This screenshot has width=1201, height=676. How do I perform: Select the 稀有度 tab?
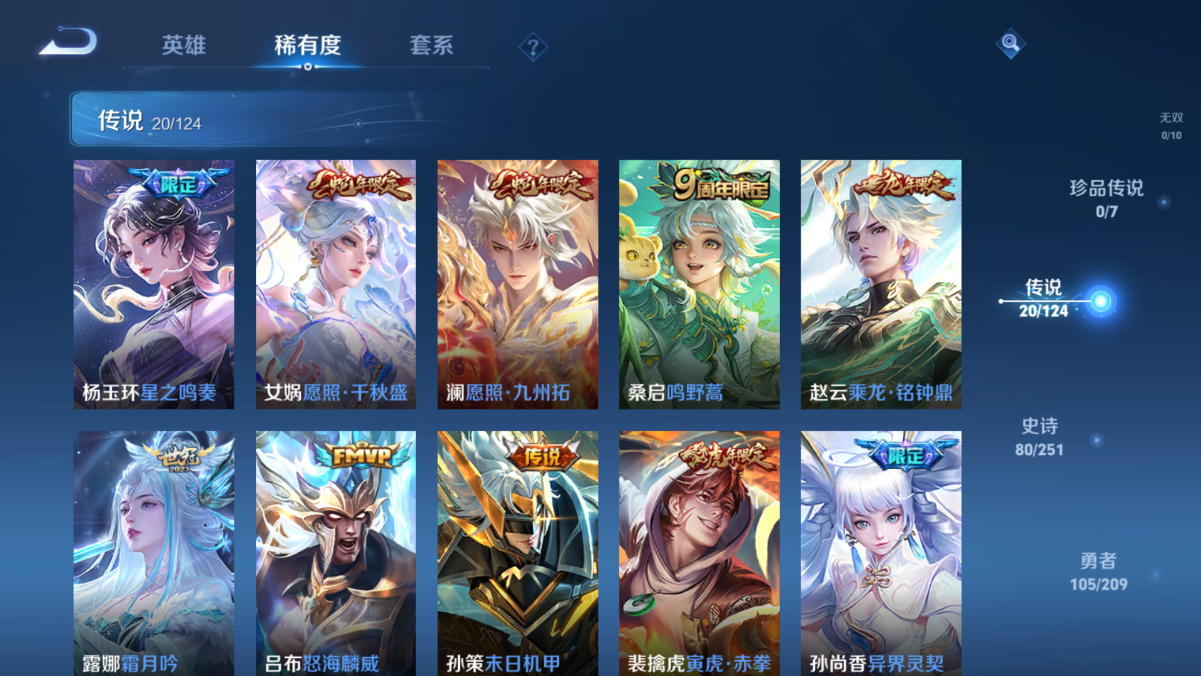point(308,45)
